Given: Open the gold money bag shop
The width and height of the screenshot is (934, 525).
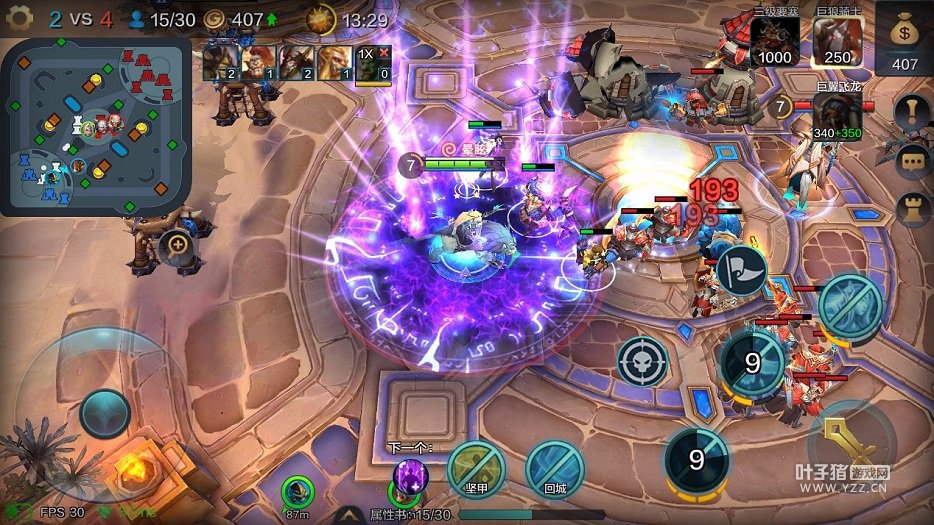Looking at the screenshot, I should [x=904, y=38].
